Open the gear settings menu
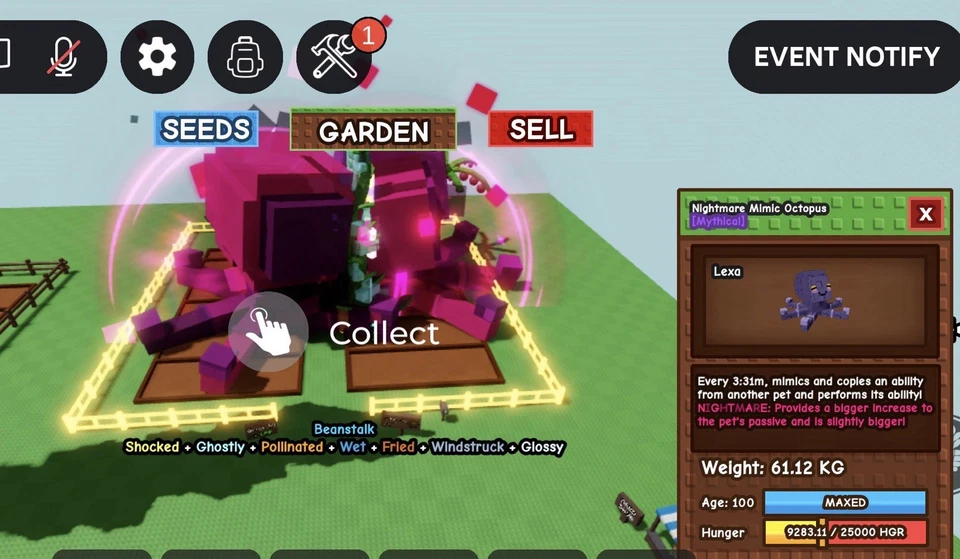 157,56
